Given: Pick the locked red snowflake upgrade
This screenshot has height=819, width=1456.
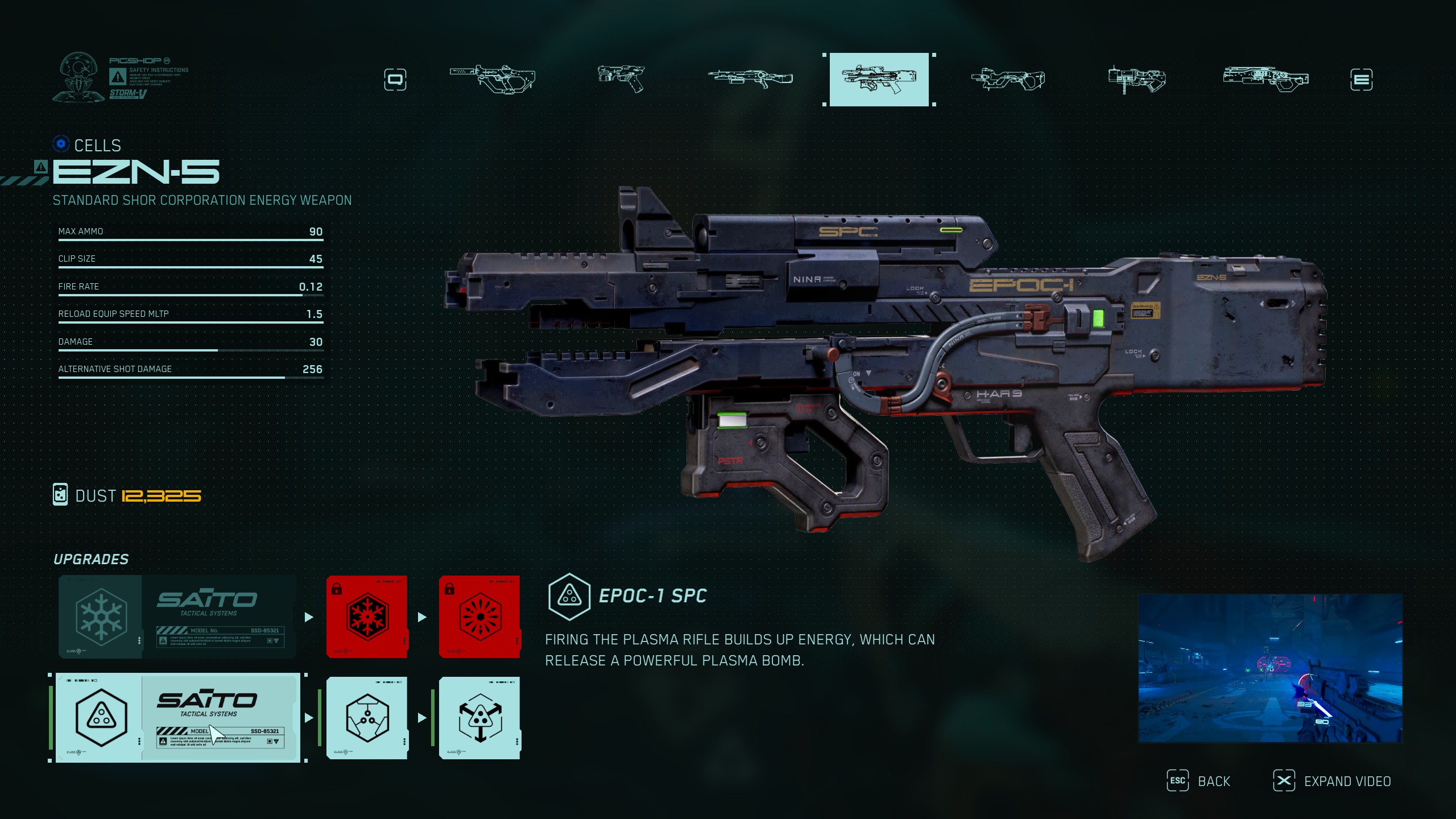Looking at the screenshot, I should [367, 617].
